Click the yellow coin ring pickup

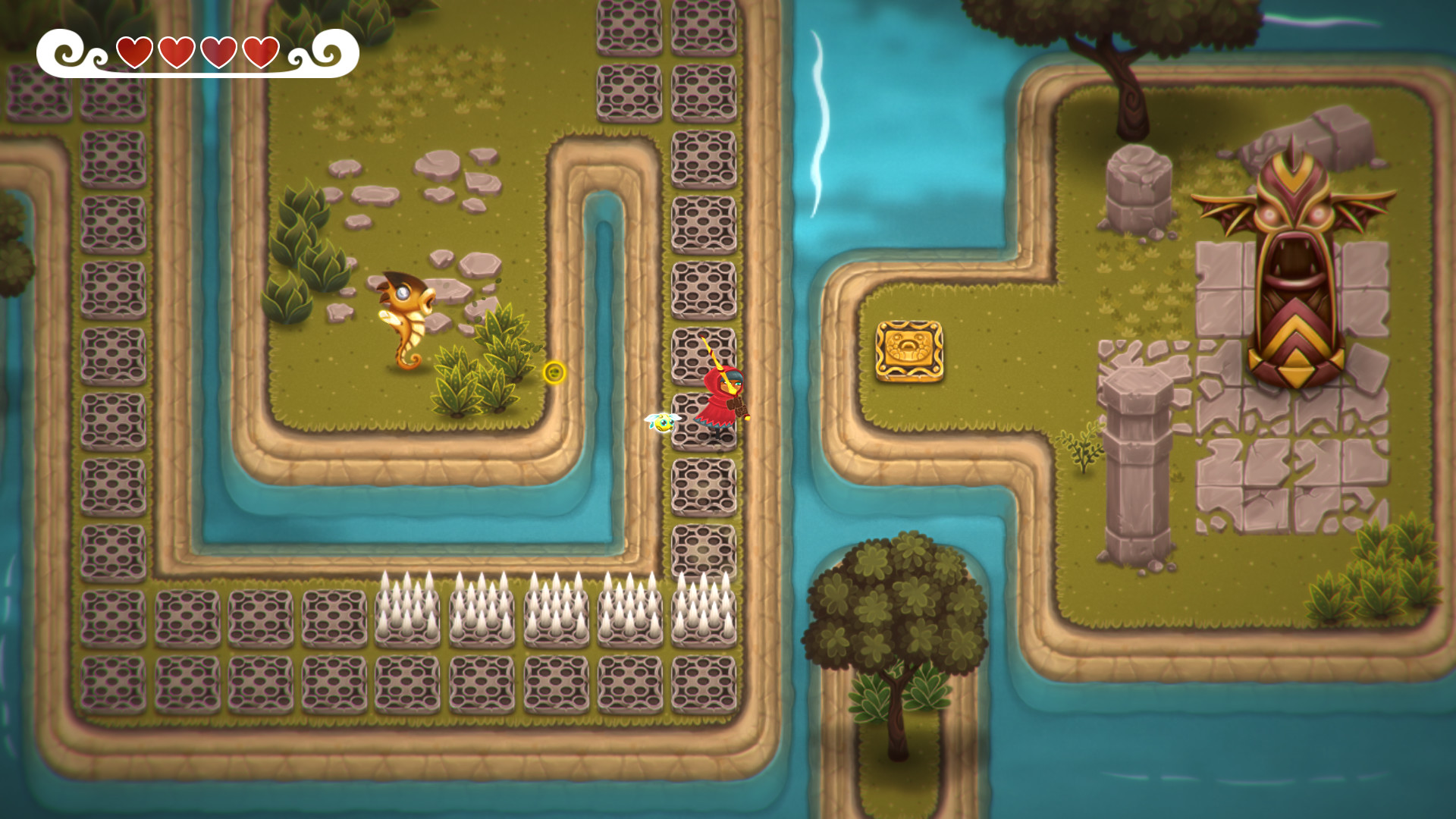554,373
